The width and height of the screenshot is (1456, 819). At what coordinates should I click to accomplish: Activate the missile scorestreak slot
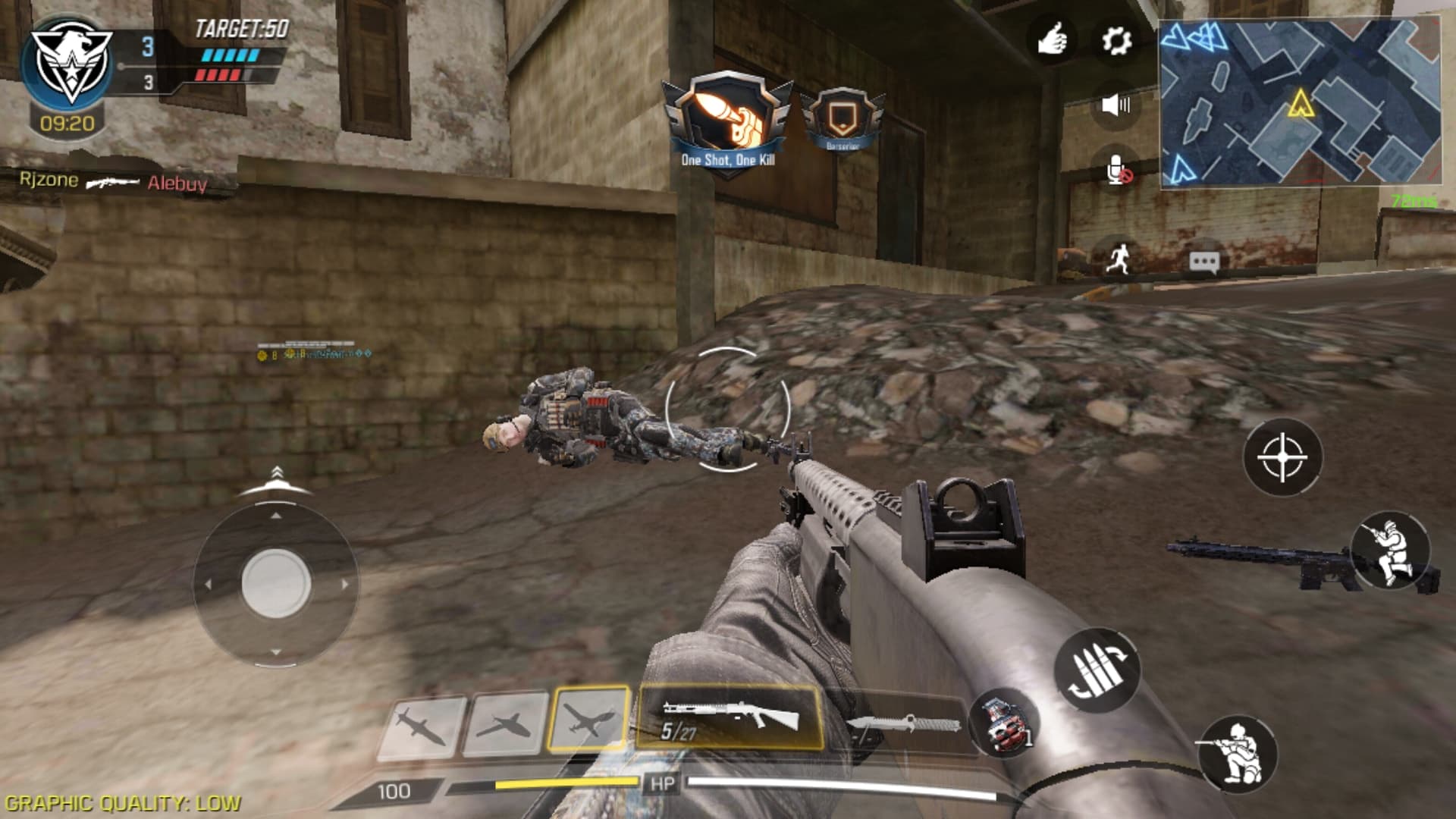[422, 726]
